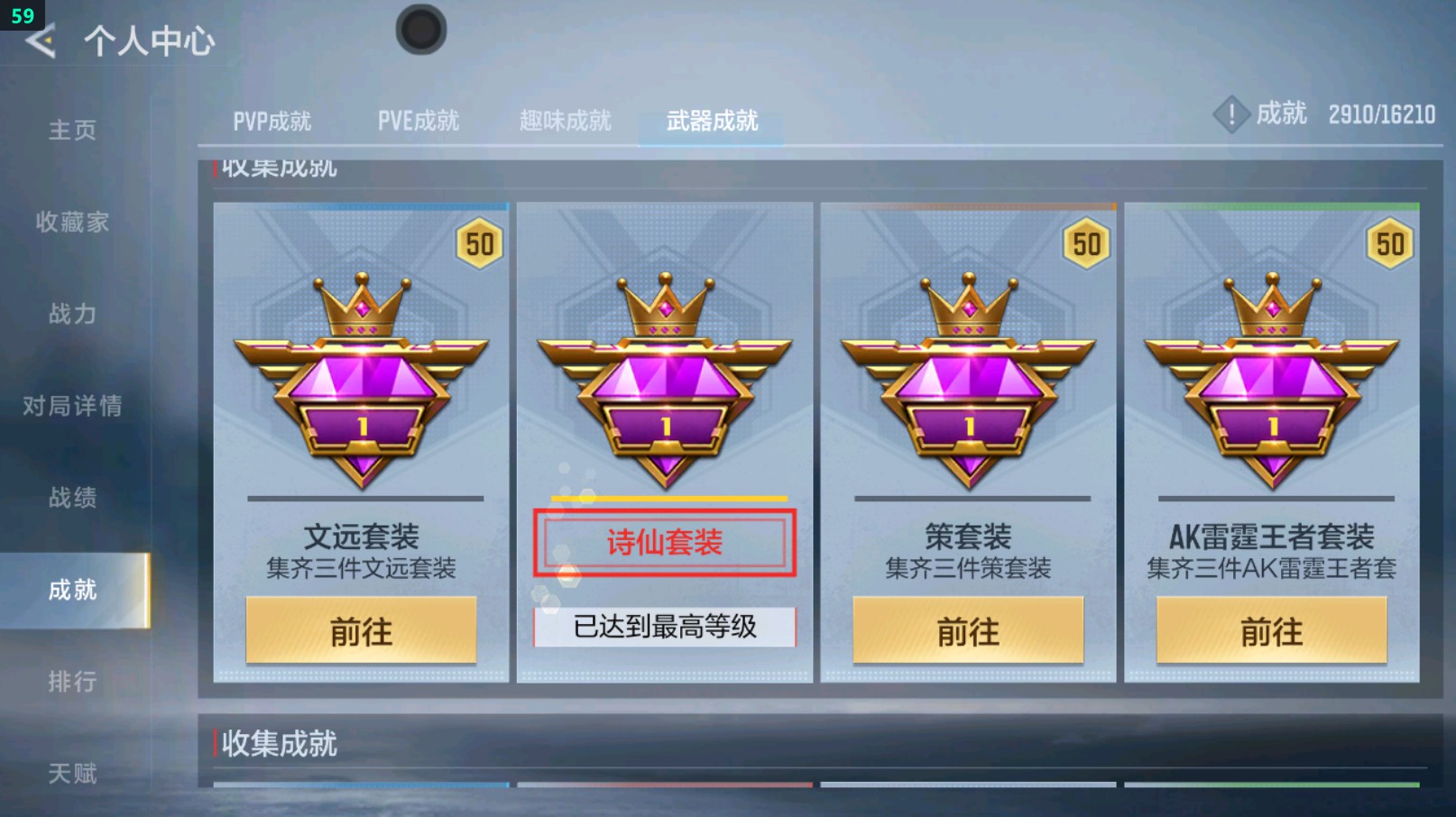Click the AK雷霆王者套装 badge emblem
The height and width of the screenshot is (817, 1456).
(x=1271, y=379)
